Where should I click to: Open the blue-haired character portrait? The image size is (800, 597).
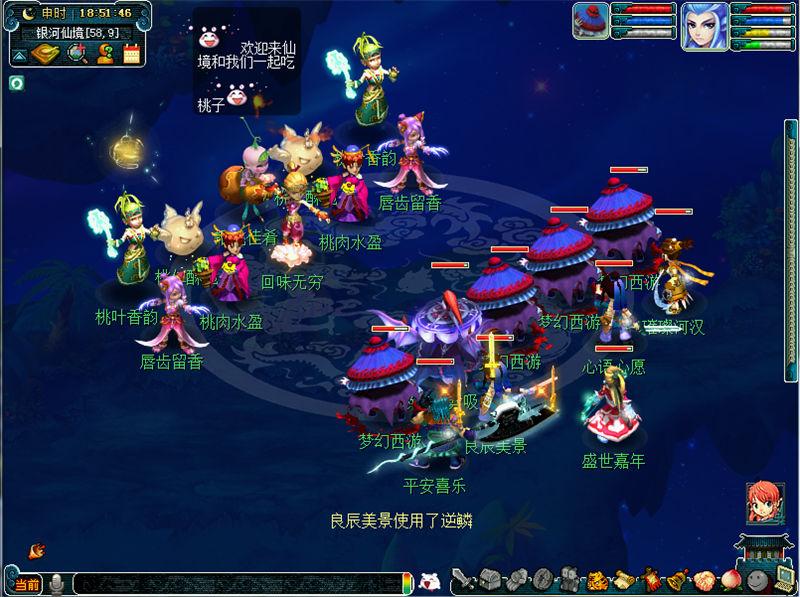pyautogui.click(x=704, y=24)
